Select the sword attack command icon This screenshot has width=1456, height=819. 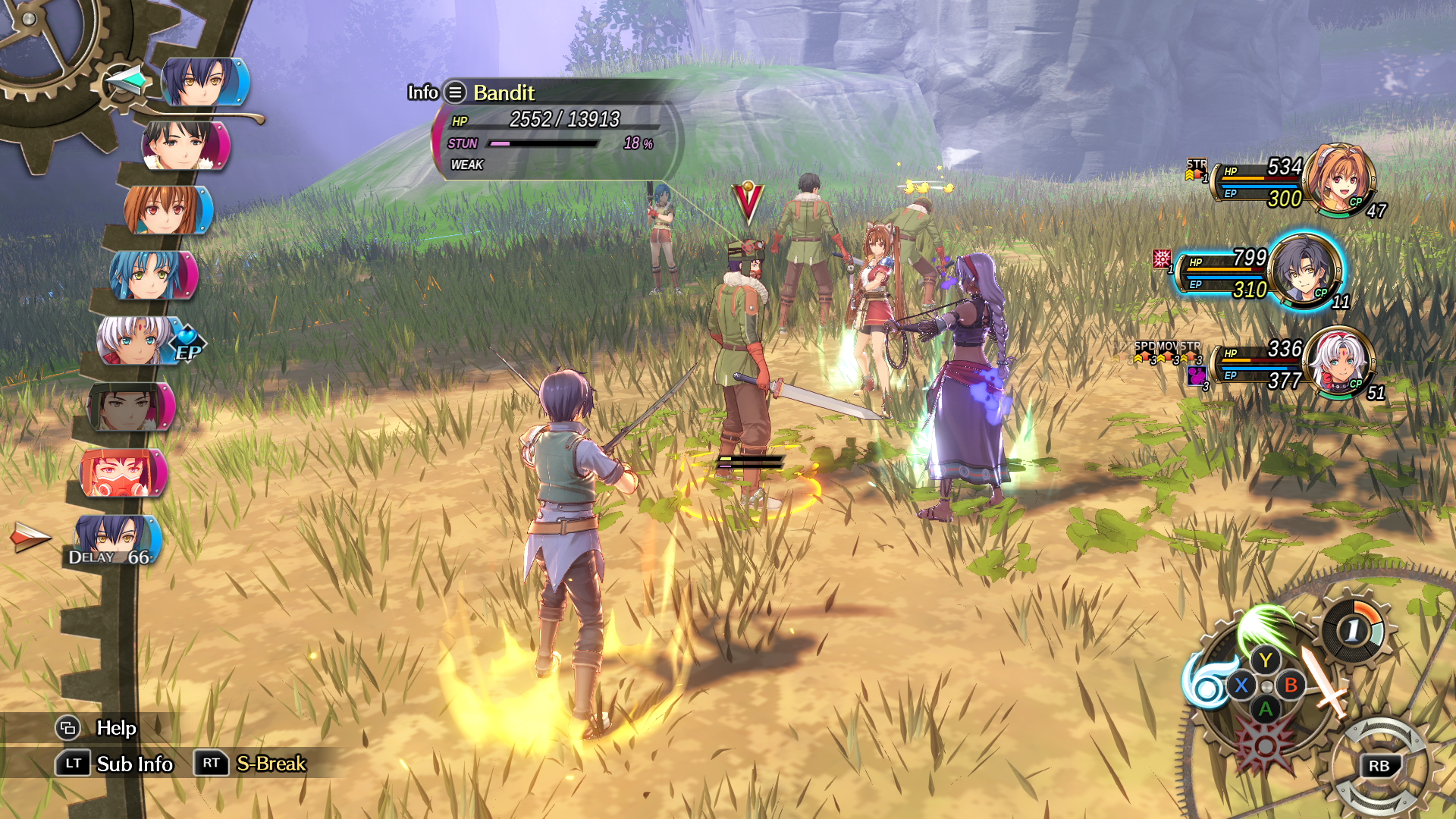(1323, 681)
